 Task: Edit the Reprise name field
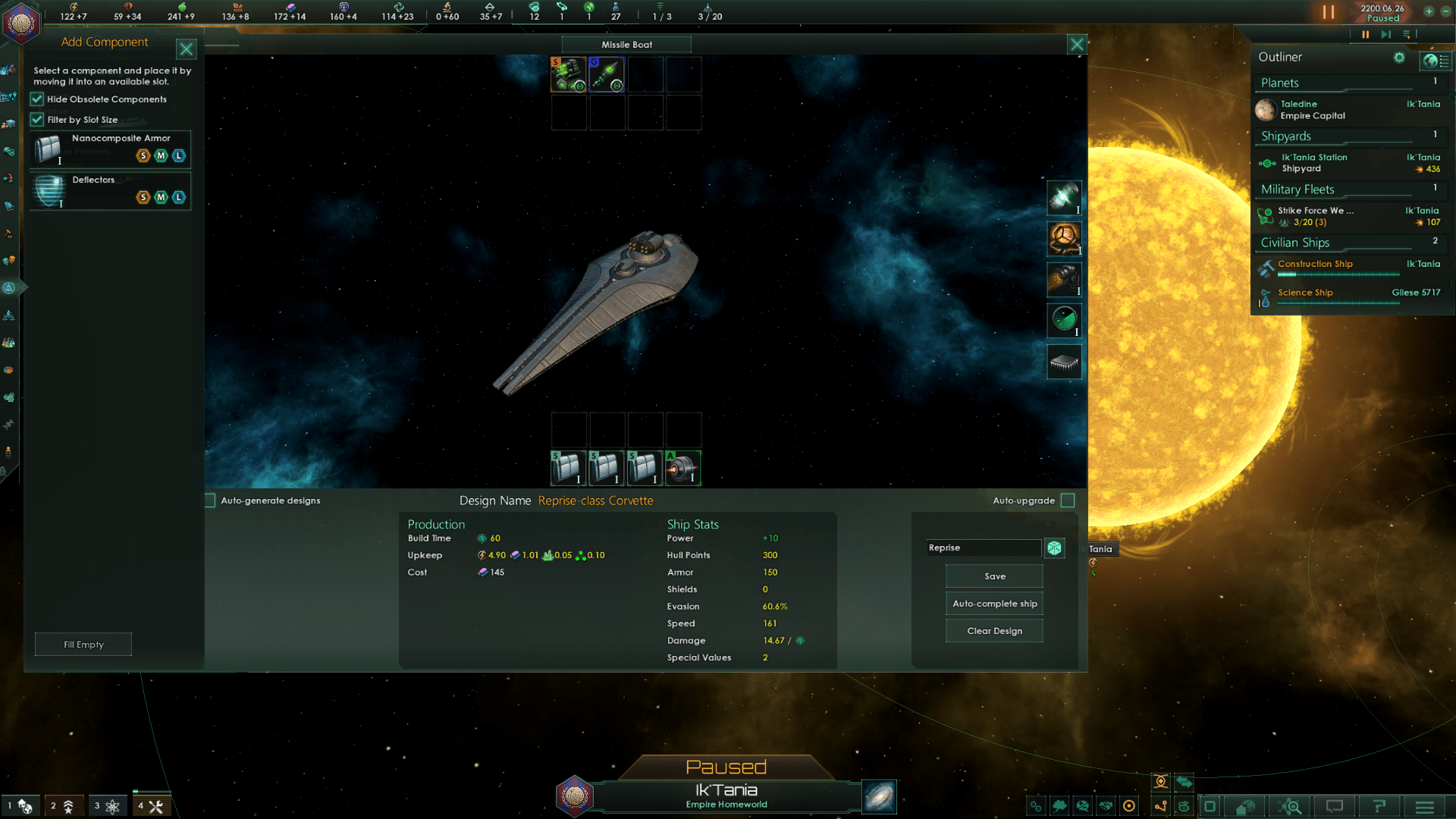[x=984, y=548]
